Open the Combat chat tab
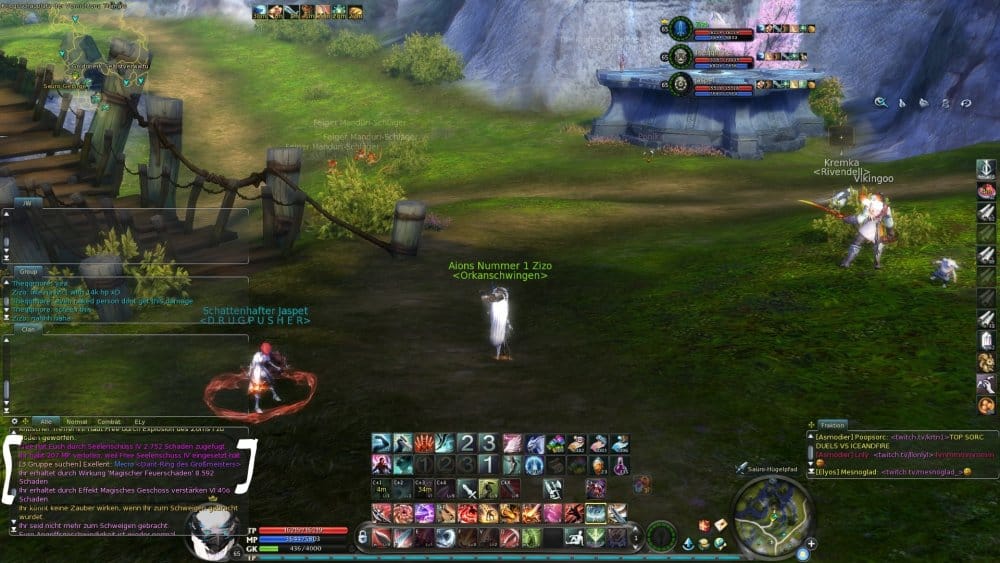1000x563 pixels. [x=110, y=421]
